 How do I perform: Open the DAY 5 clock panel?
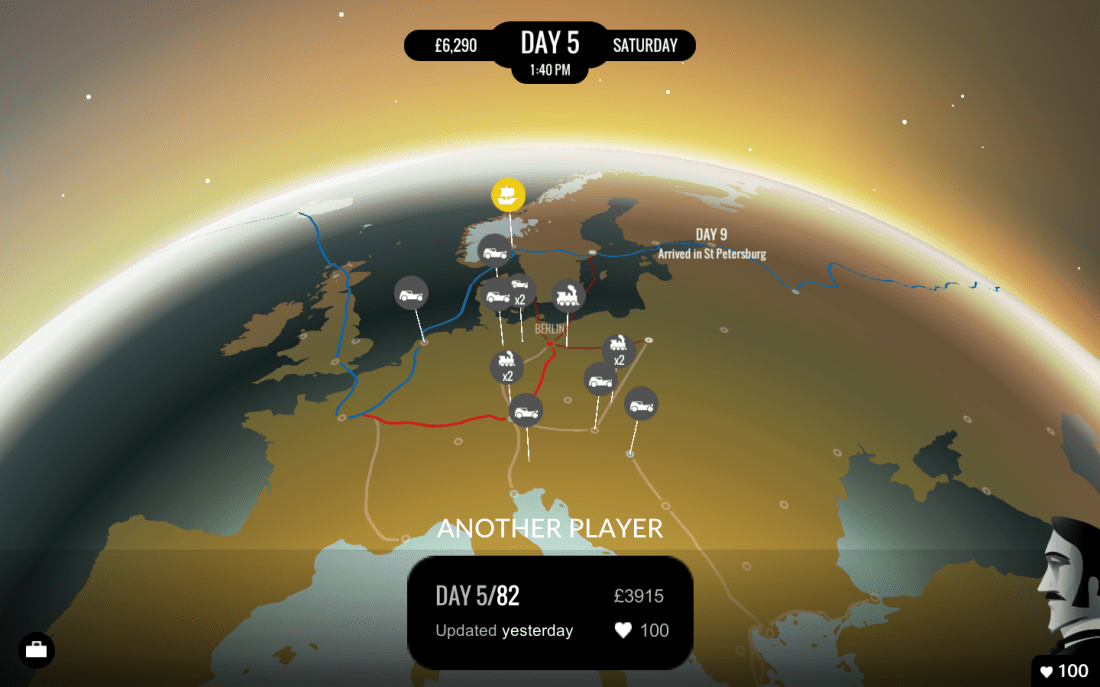549,50
